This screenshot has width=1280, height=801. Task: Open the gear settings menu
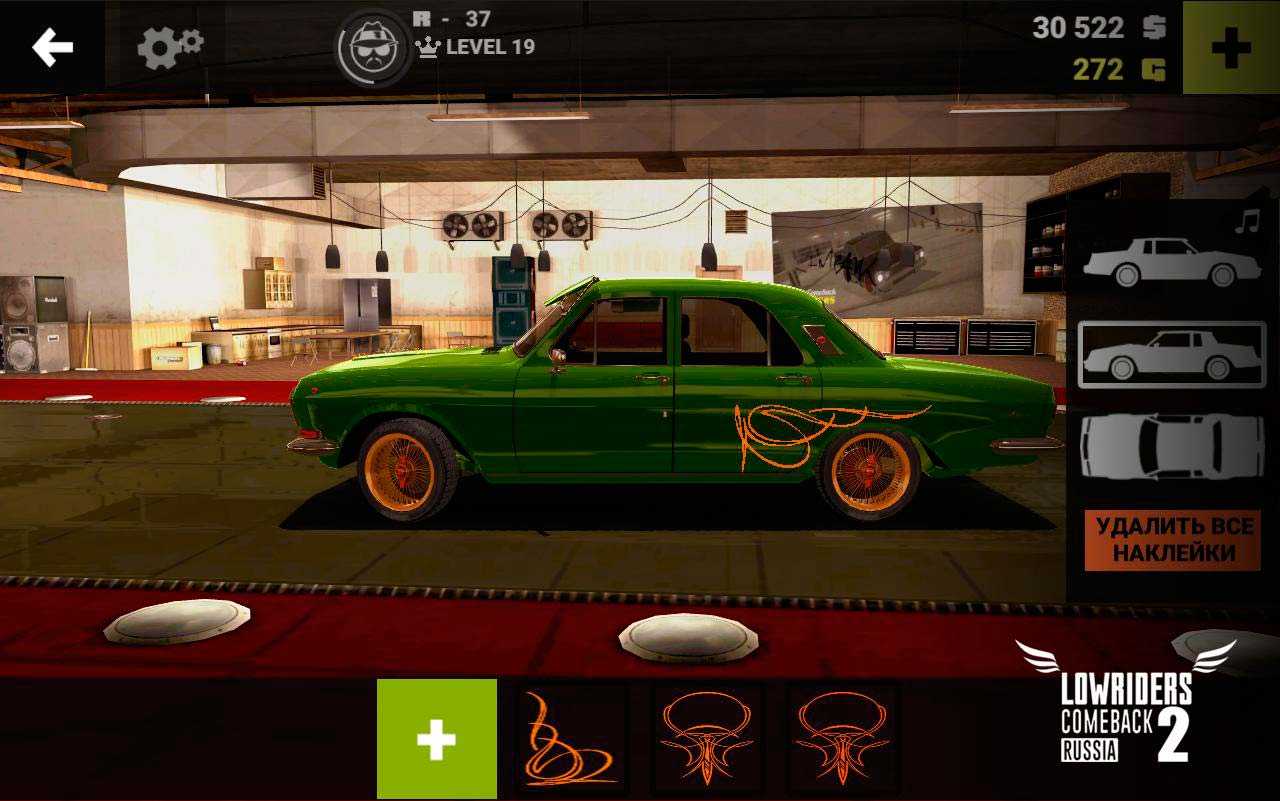tap(169, 47)
